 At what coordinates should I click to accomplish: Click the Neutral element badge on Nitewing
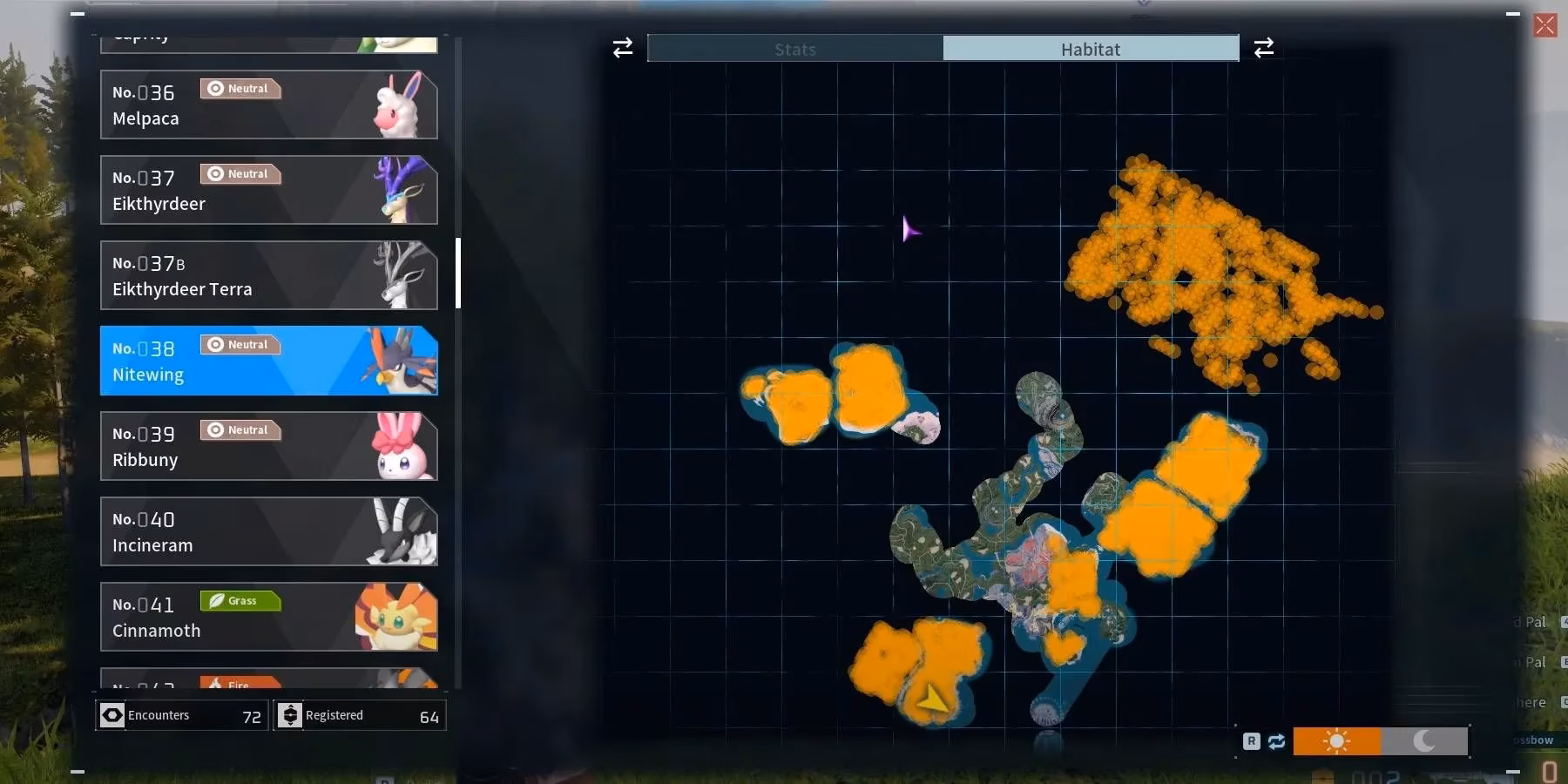(x=239, y=344)
